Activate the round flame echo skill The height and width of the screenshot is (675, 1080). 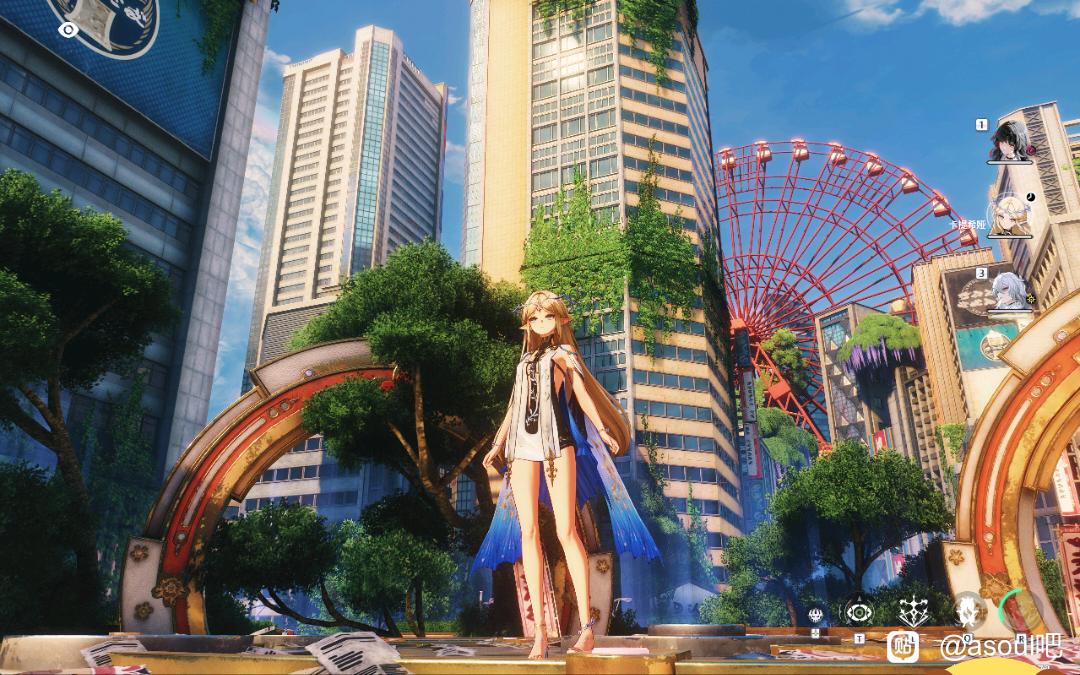[x=967, y=608]
